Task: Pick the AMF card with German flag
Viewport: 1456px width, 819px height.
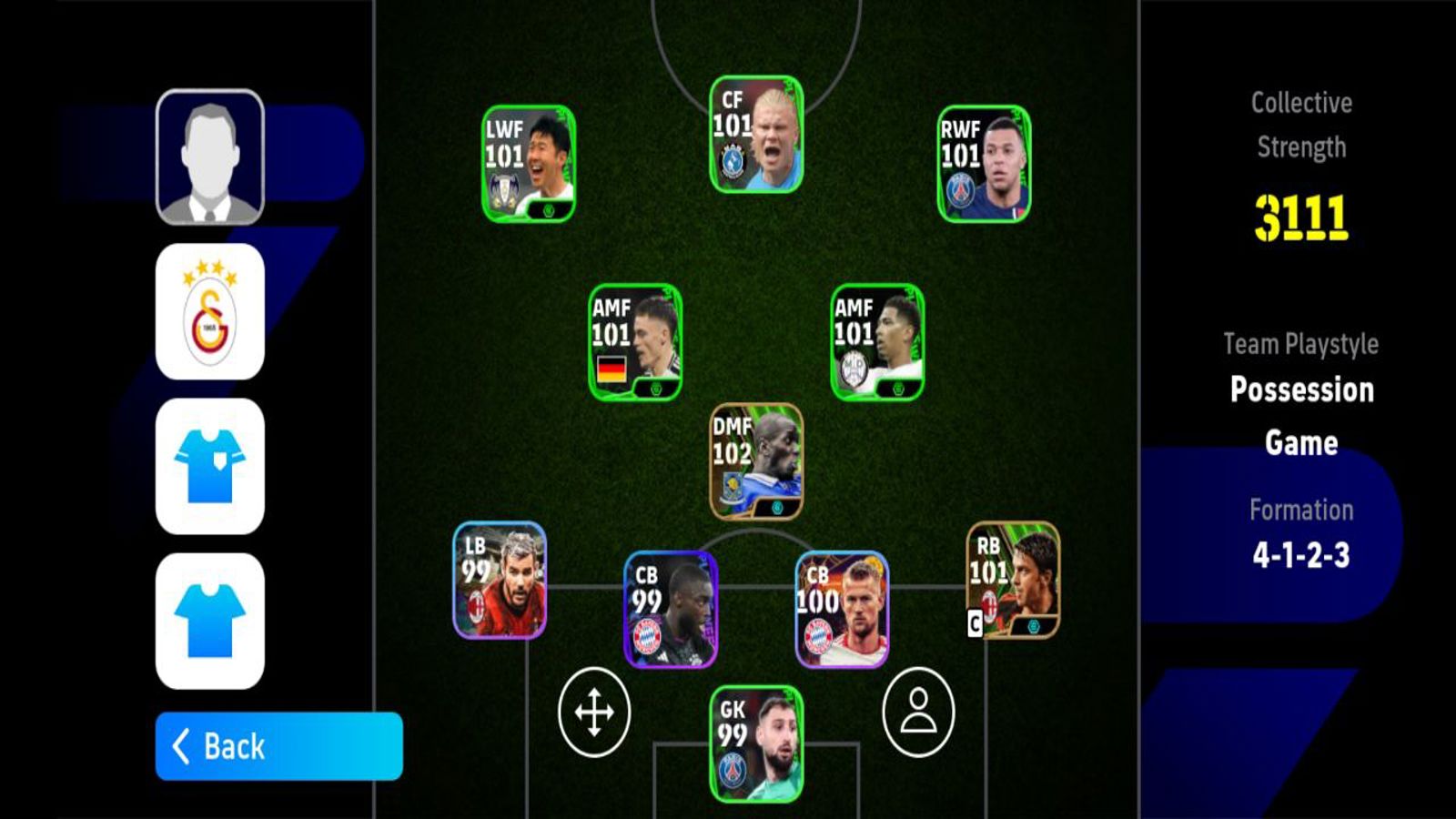Action: (x=635, y=342)
